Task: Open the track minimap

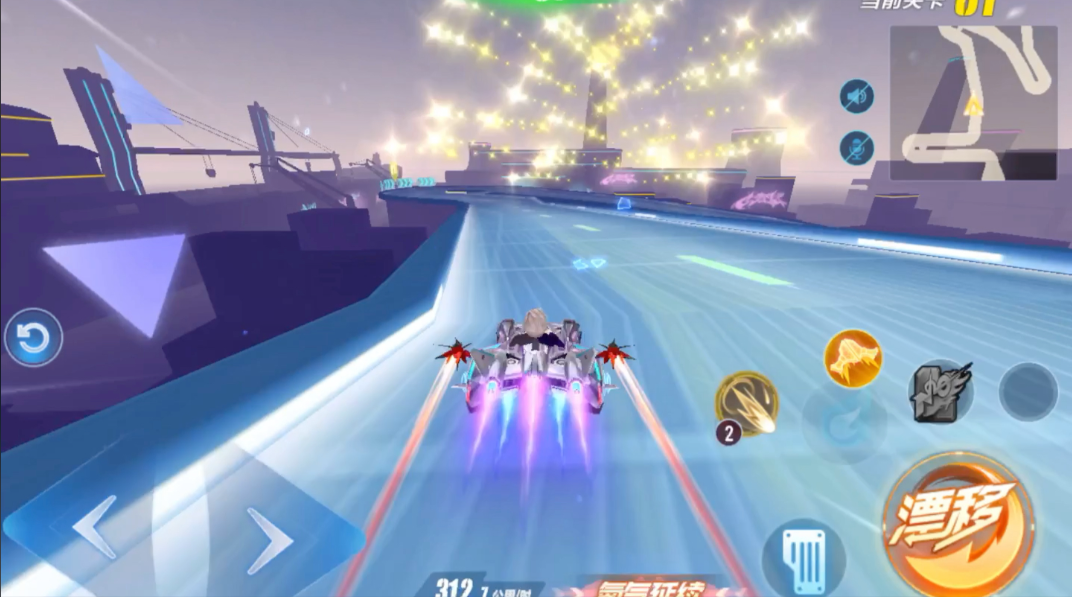Action: 973,103
